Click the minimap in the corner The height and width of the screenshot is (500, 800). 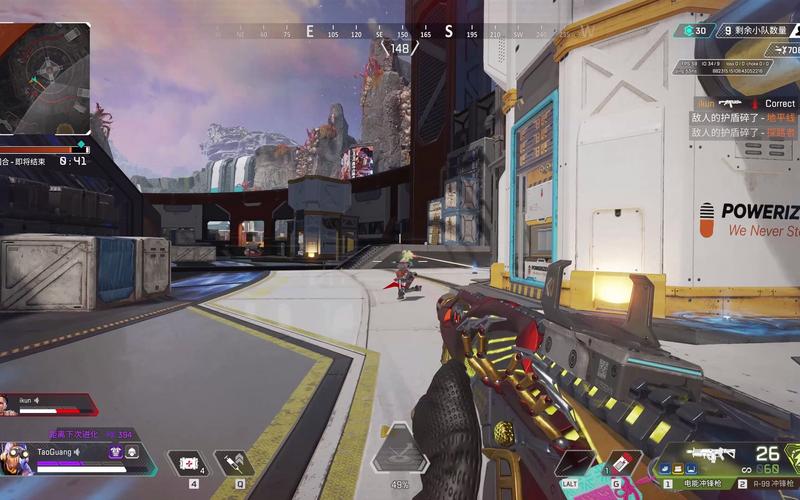tap(45, 76)
